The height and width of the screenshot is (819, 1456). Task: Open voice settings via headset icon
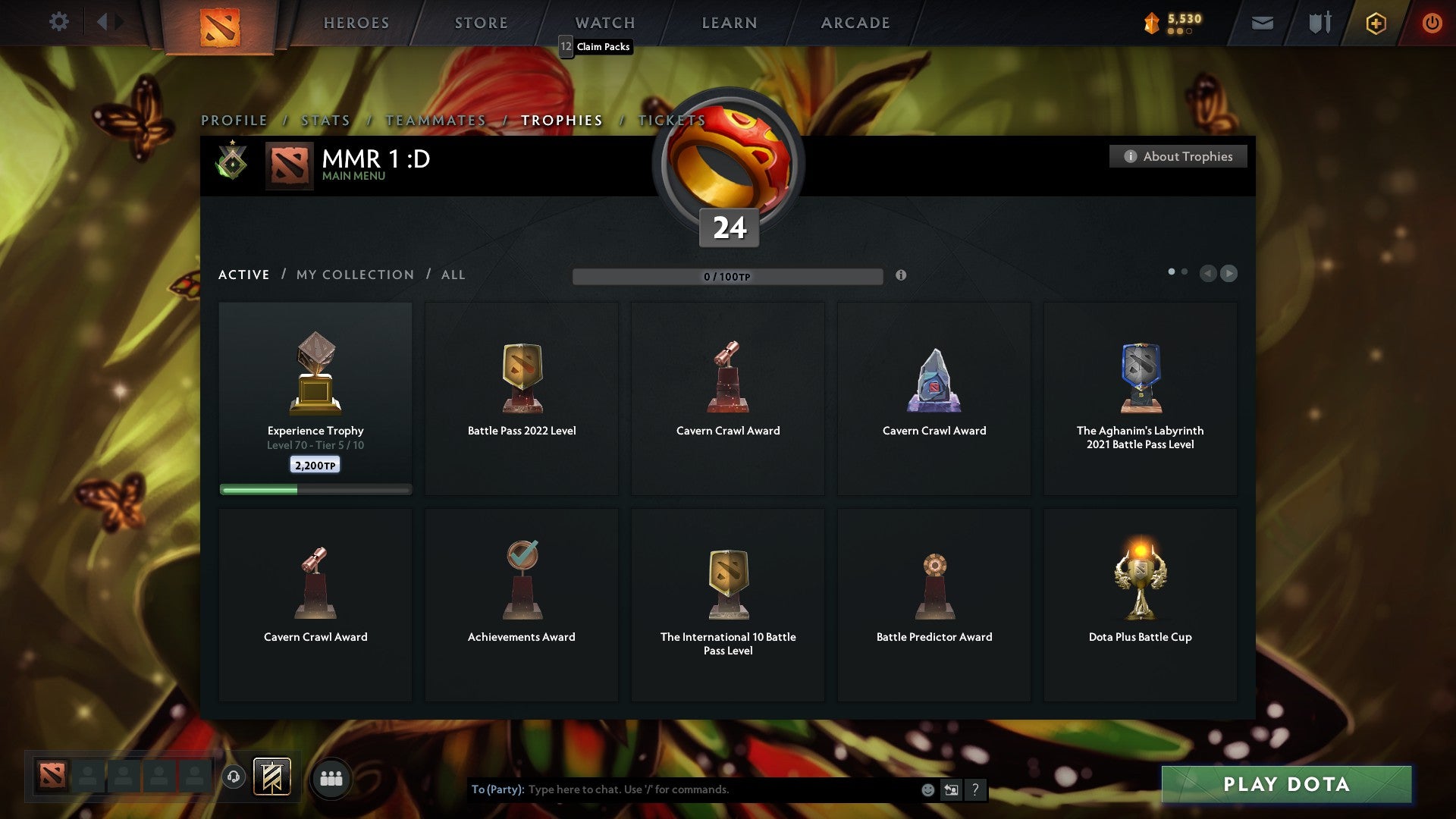pos(233,777)
